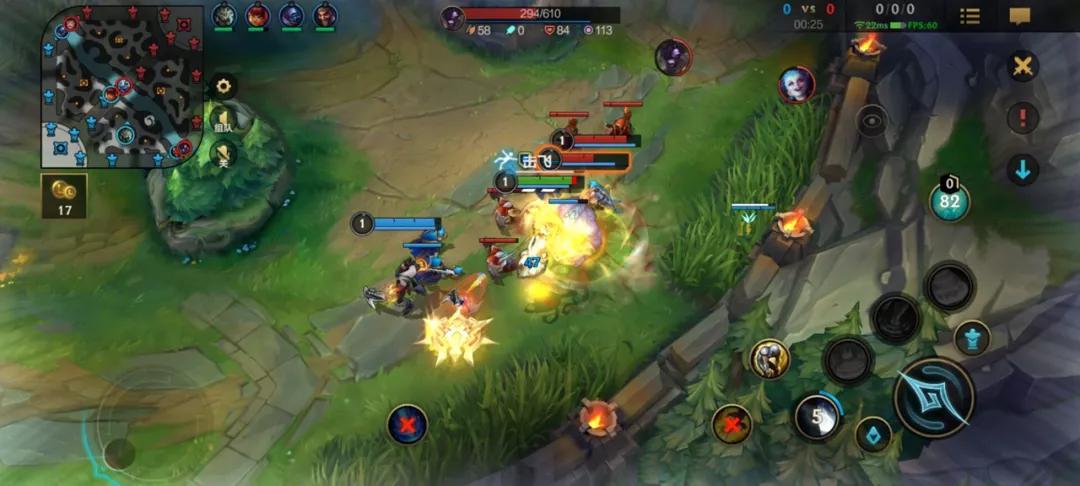The height and width of the screenshot is (486, 1080).
Task: Send the red exclamation danger ping
Action: [1022, 118]
